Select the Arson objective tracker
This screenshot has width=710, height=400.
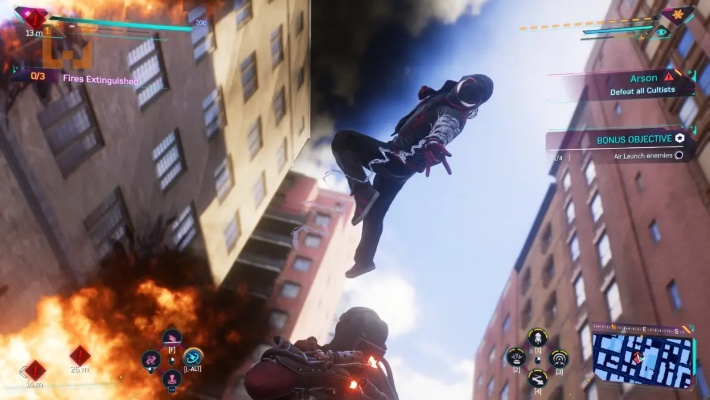(630, 84)
